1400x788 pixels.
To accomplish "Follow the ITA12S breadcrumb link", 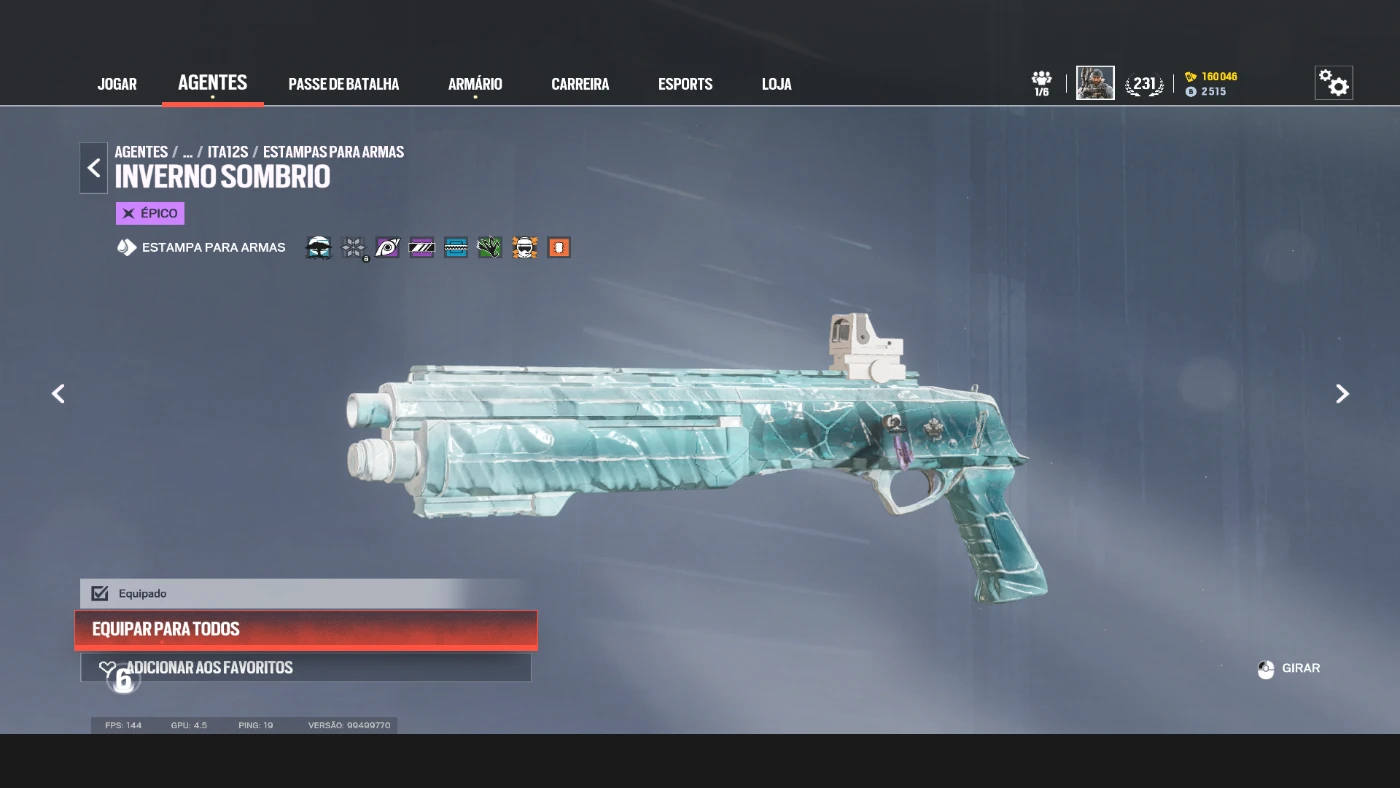I will point(228,152).
